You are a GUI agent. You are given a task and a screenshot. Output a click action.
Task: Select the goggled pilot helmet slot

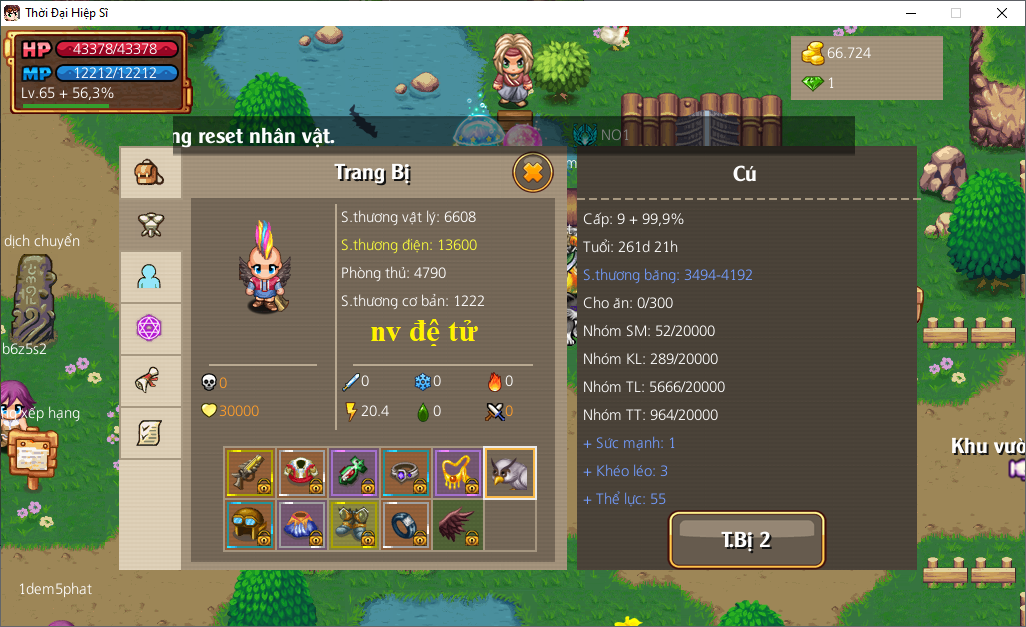pyautogui.click(x=250, y=525)
